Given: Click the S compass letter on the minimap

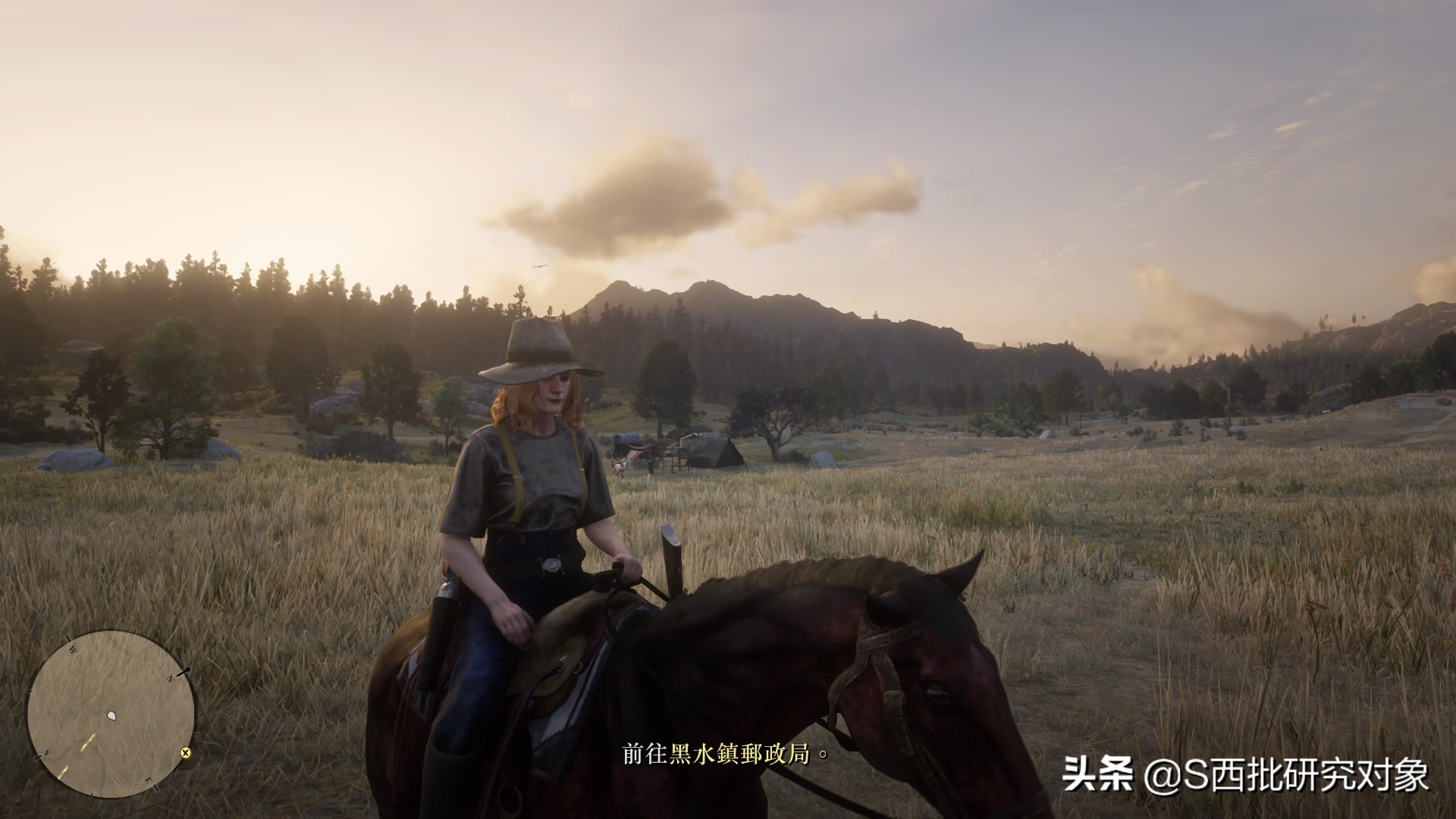Looking at the screenshot, I should (46, 752).
